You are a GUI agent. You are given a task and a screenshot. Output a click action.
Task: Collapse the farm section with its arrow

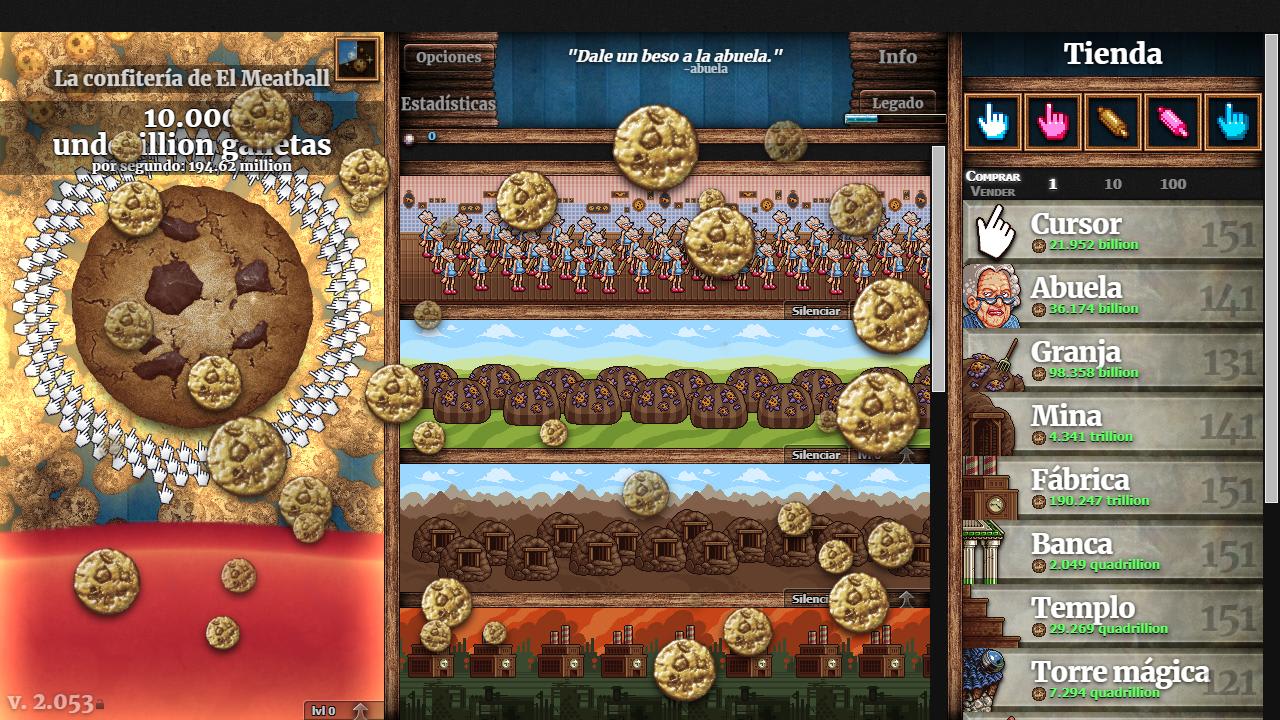[x=905, y=455]
